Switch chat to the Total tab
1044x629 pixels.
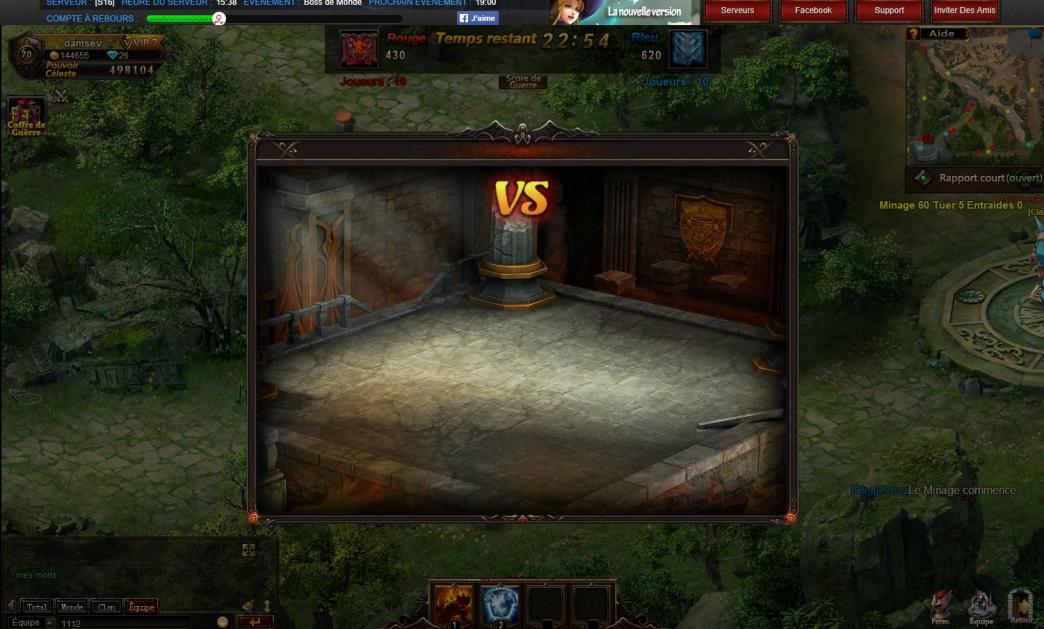(x=37, y=607)
